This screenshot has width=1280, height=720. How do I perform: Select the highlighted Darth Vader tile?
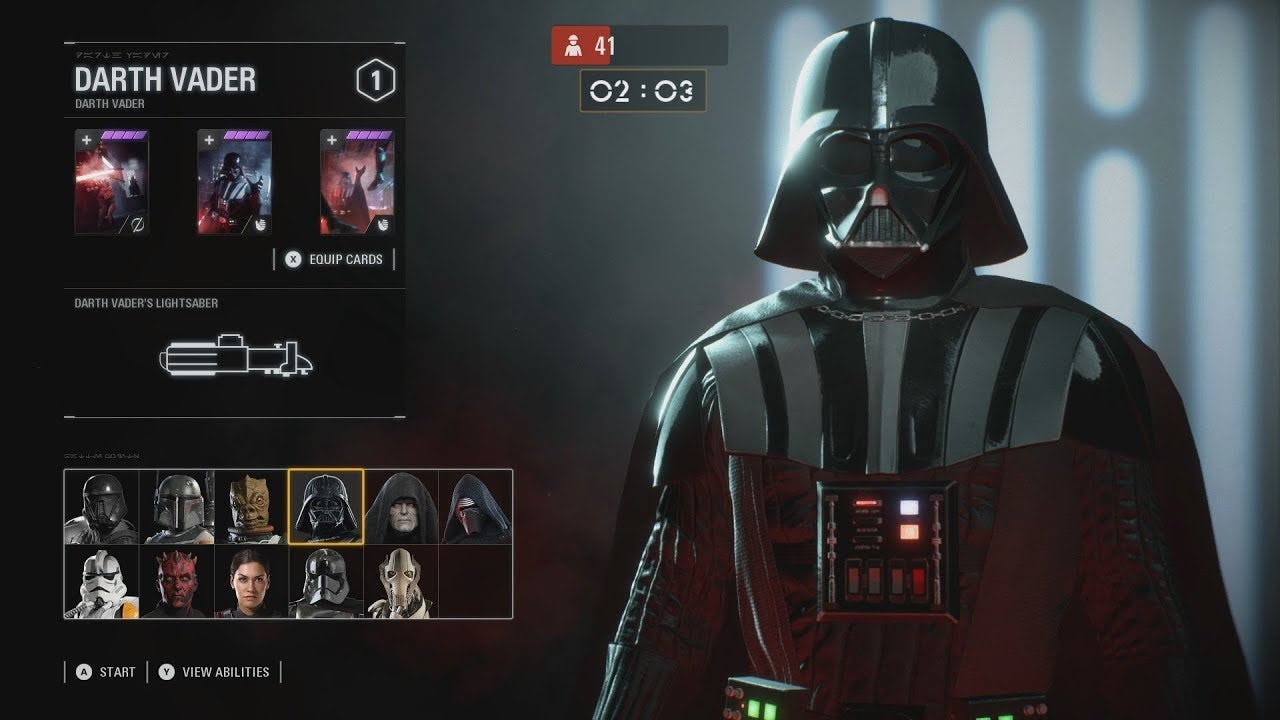[326, 507]
